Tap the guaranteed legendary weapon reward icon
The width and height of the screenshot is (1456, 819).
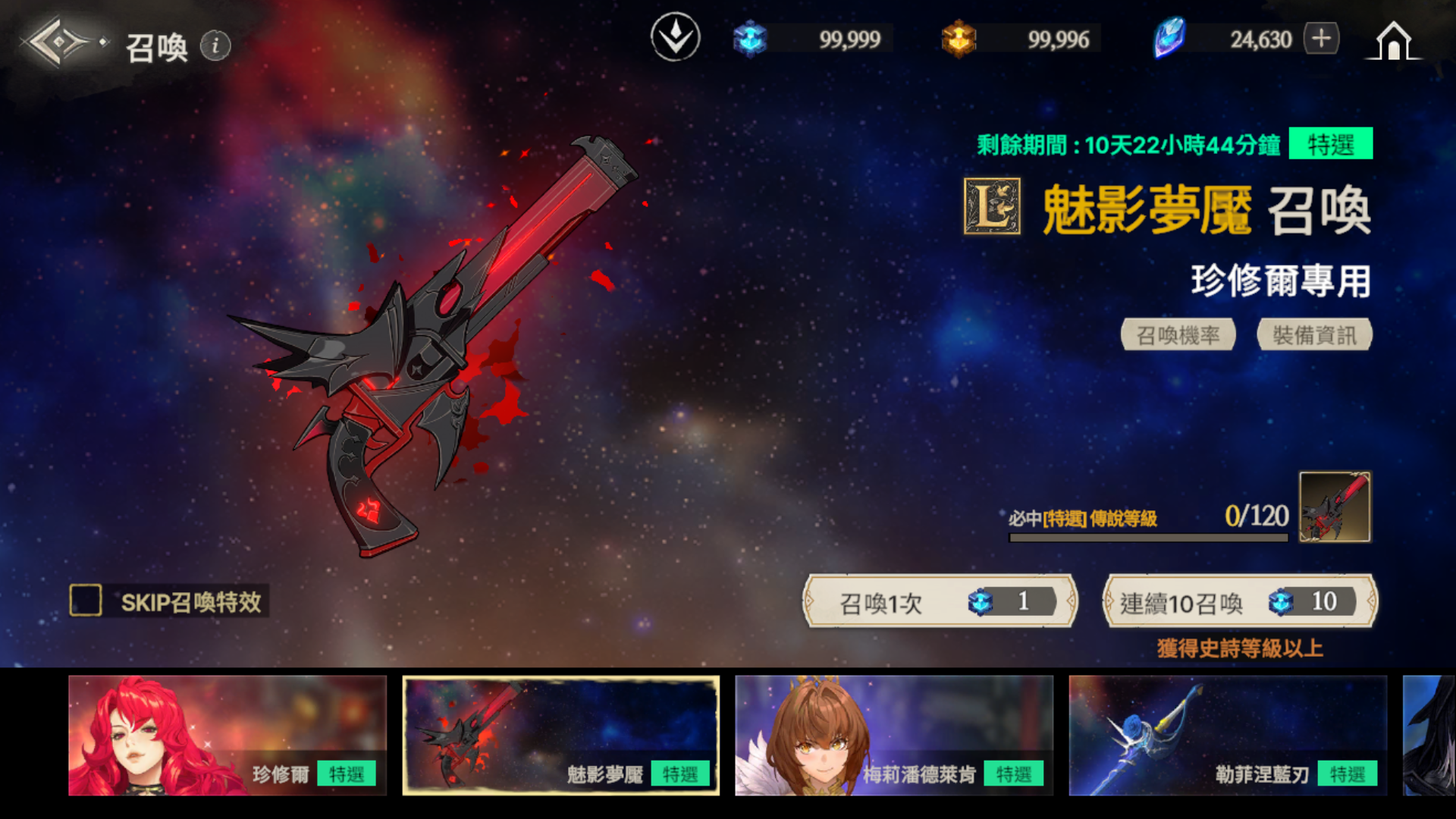[1334, 507]
